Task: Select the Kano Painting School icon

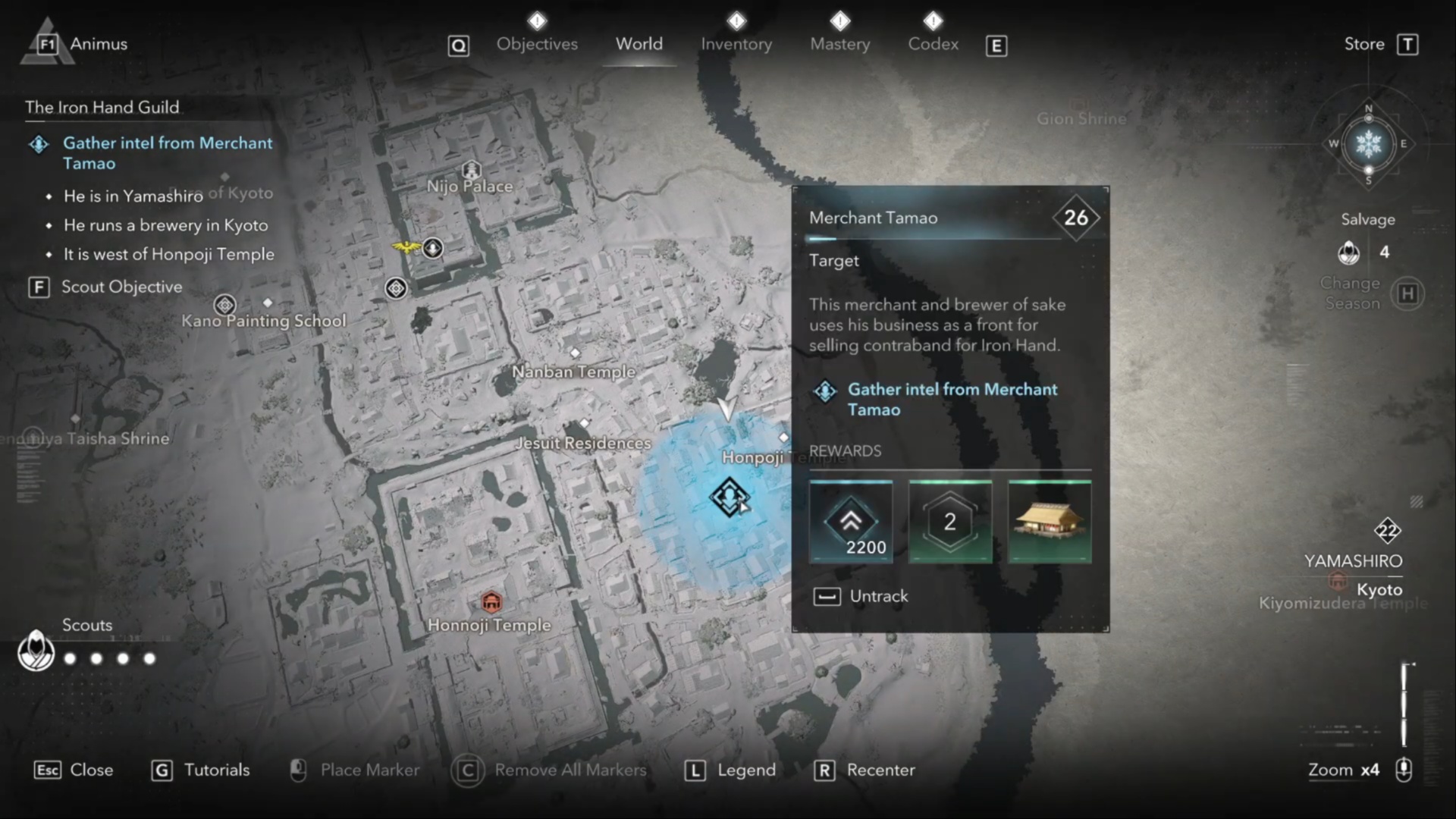Action: (224, 304)
